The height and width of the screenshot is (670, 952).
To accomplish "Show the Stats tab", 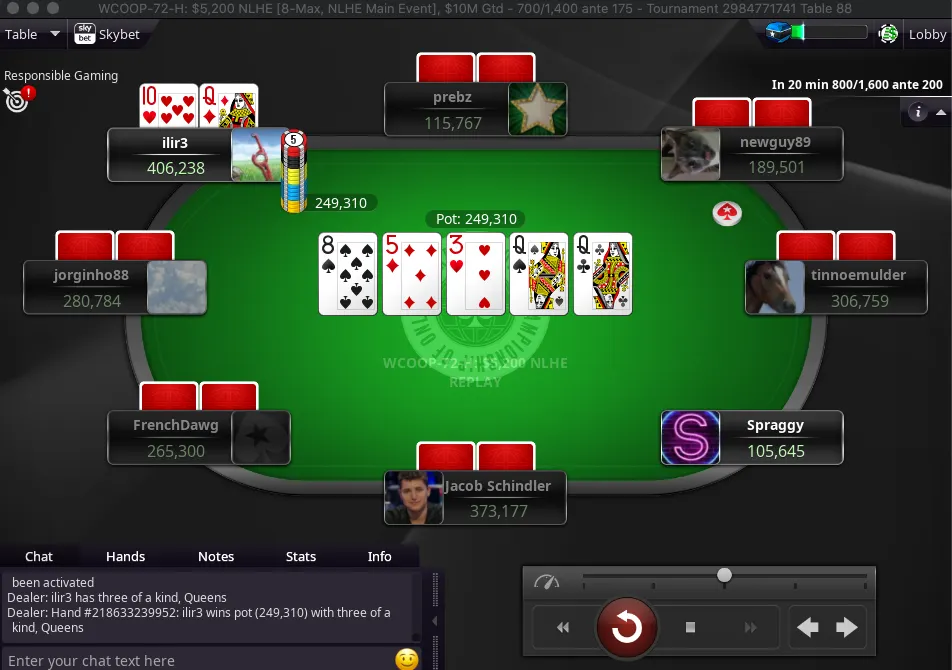I will click(301, 556).
